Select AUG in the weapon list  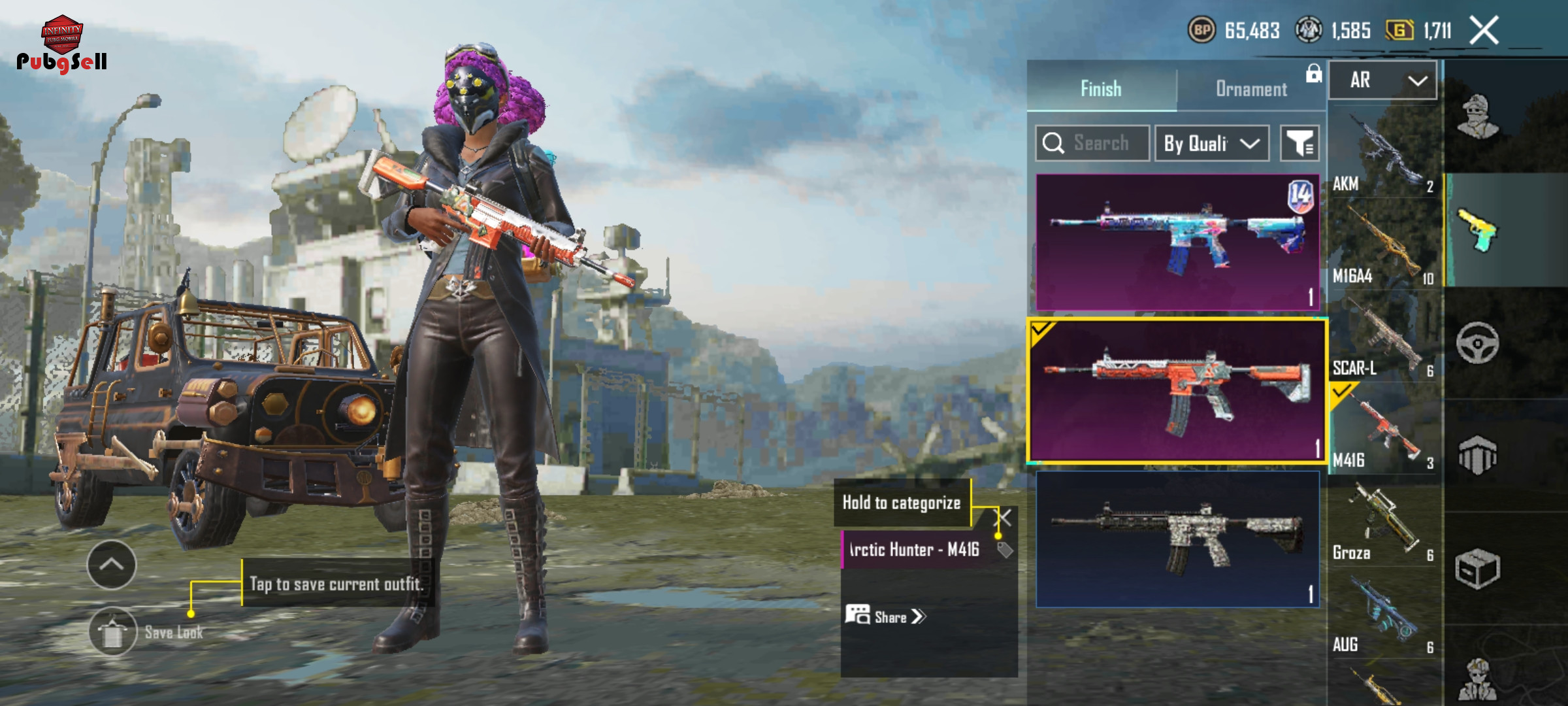(1384, 616)
